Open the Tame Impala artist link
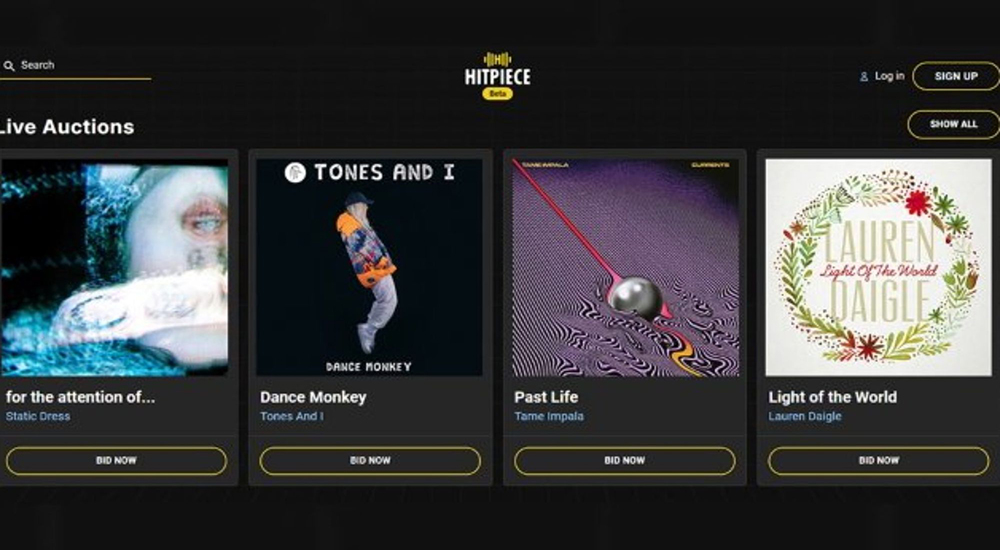1000x550 pixels. coord(549,416)
